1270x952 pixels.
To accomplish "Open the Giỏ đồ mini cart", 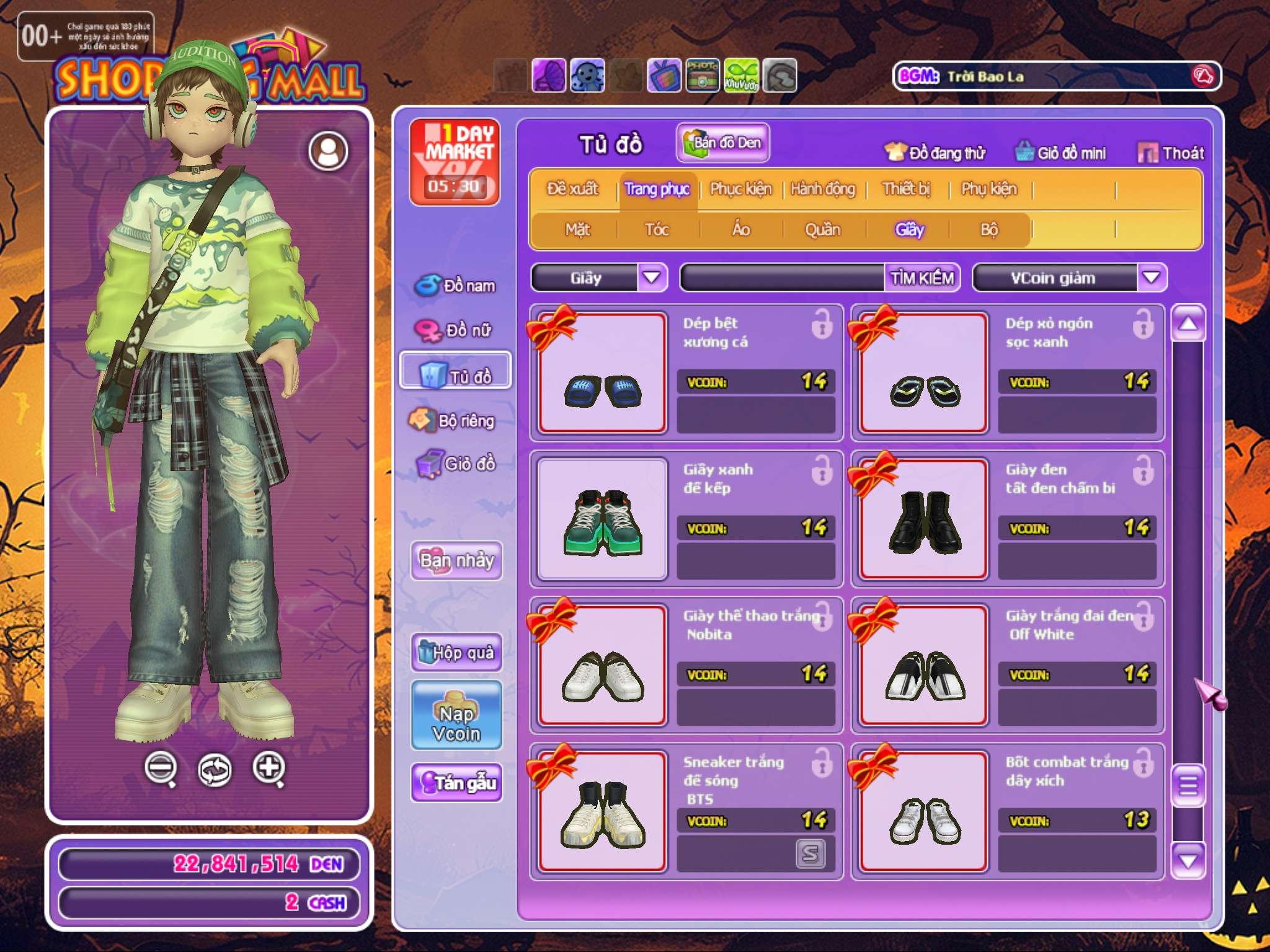I will click(1061, 152).
